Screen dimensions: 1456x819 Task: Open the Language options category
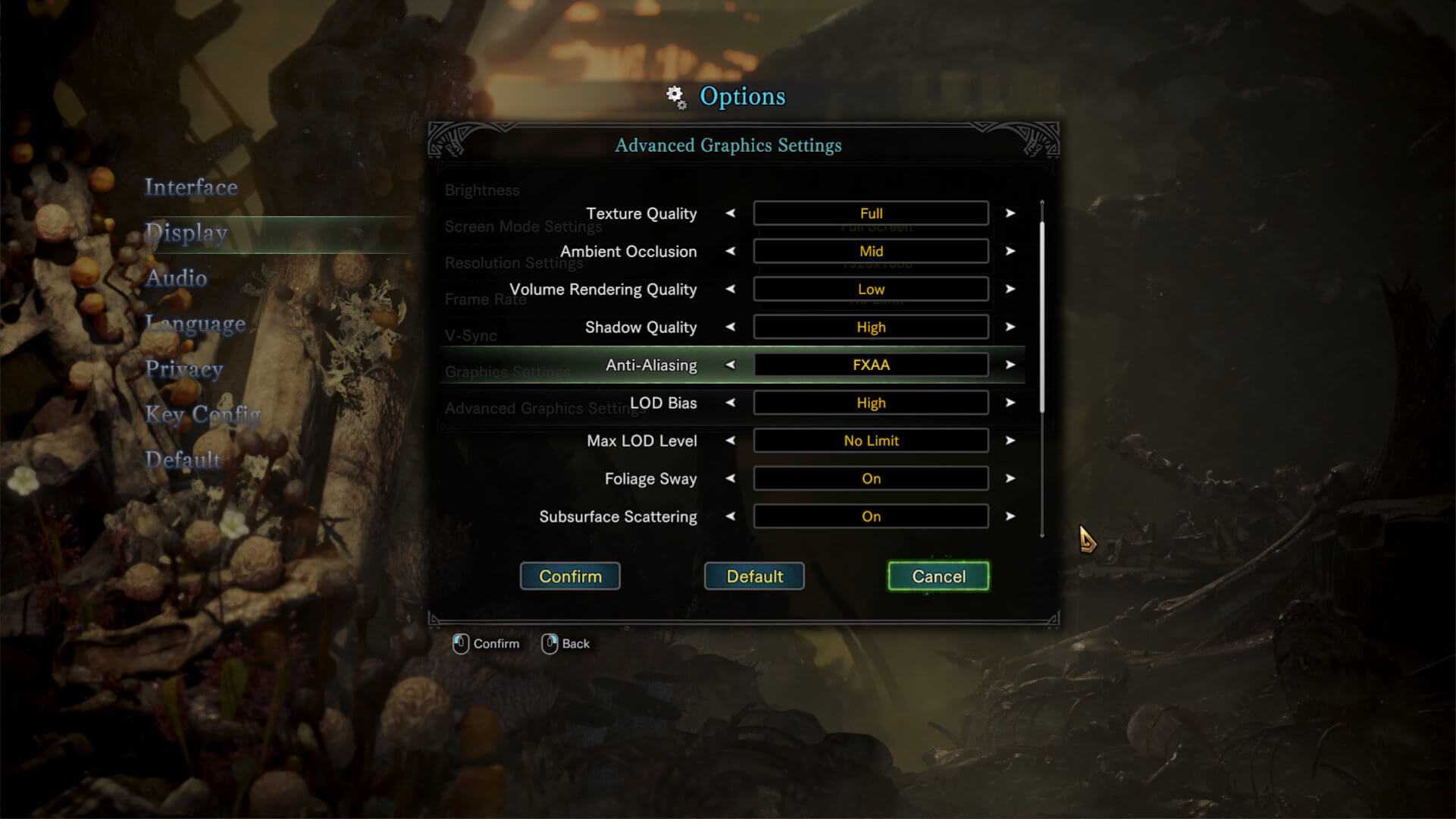[x=196, y=324]
